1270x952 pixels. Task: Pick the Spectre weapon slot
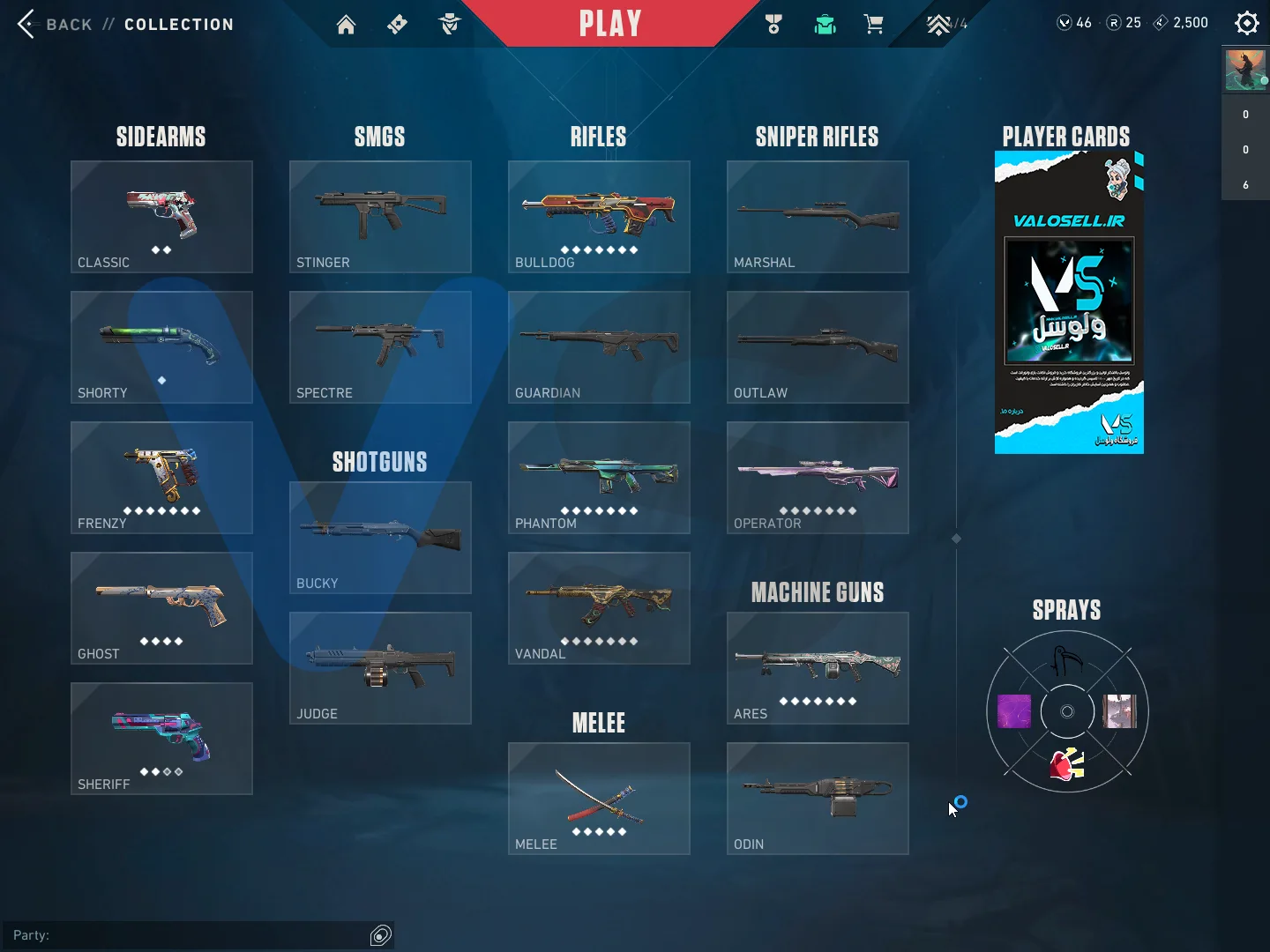380,347
